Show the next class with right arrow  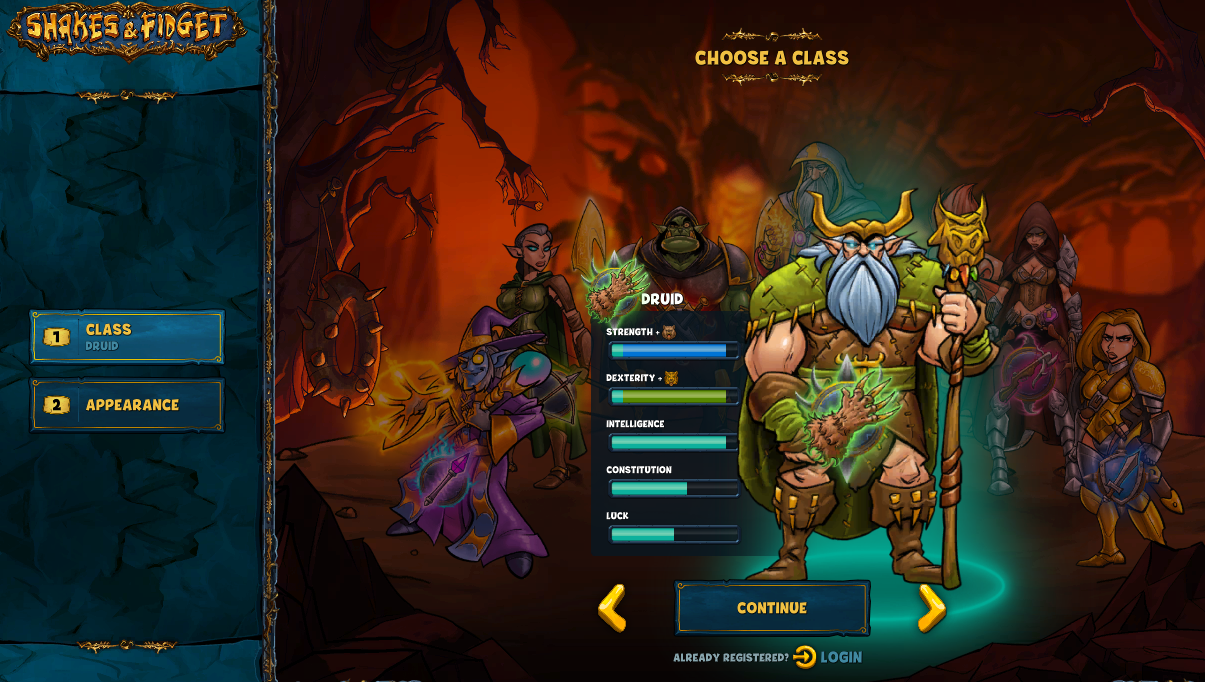pos(931,608)
